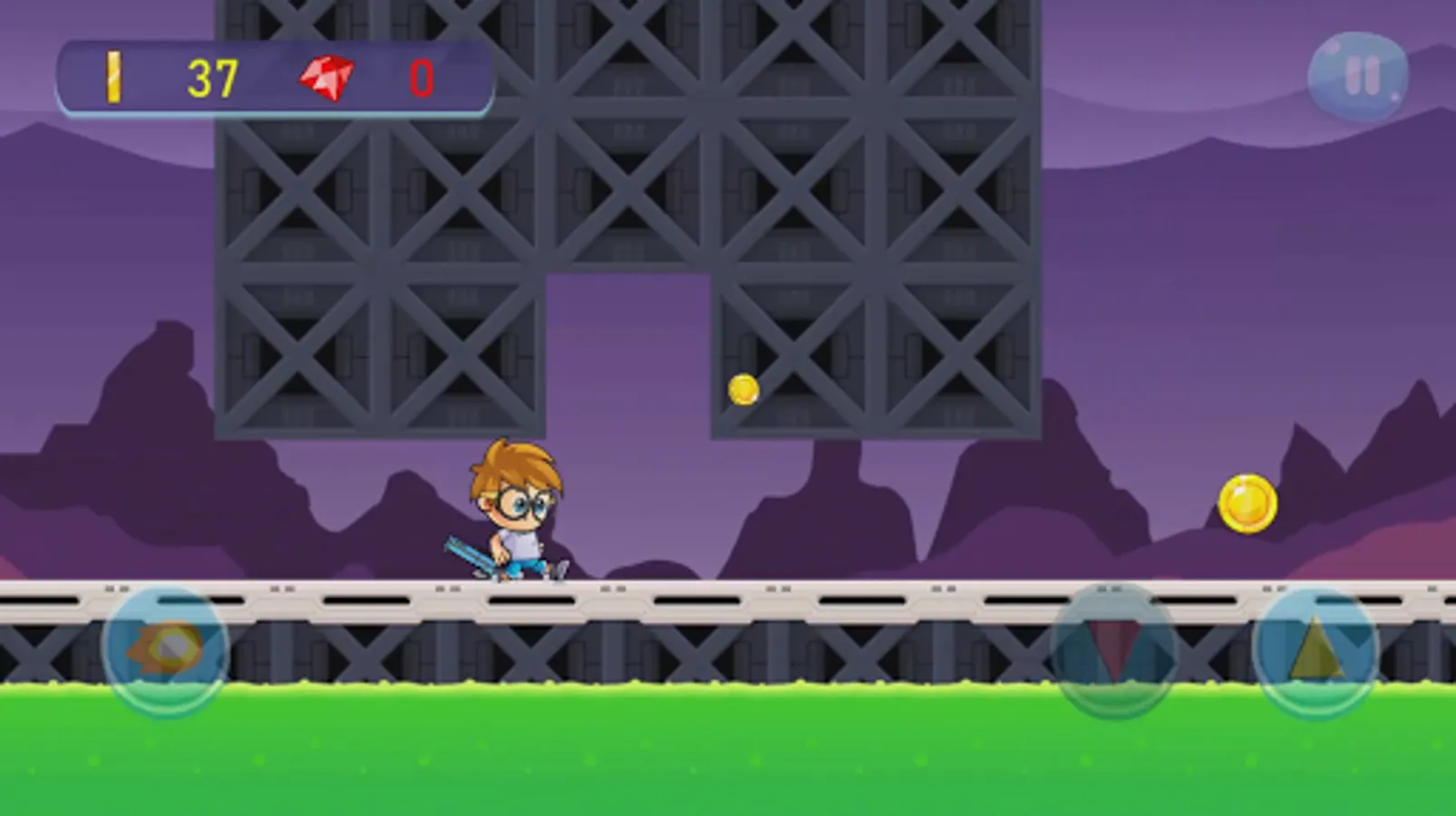The height and width of the screenshot is (816, 1456).
Task: Collect the small coin below the crate gap
Action: point(743,387)
